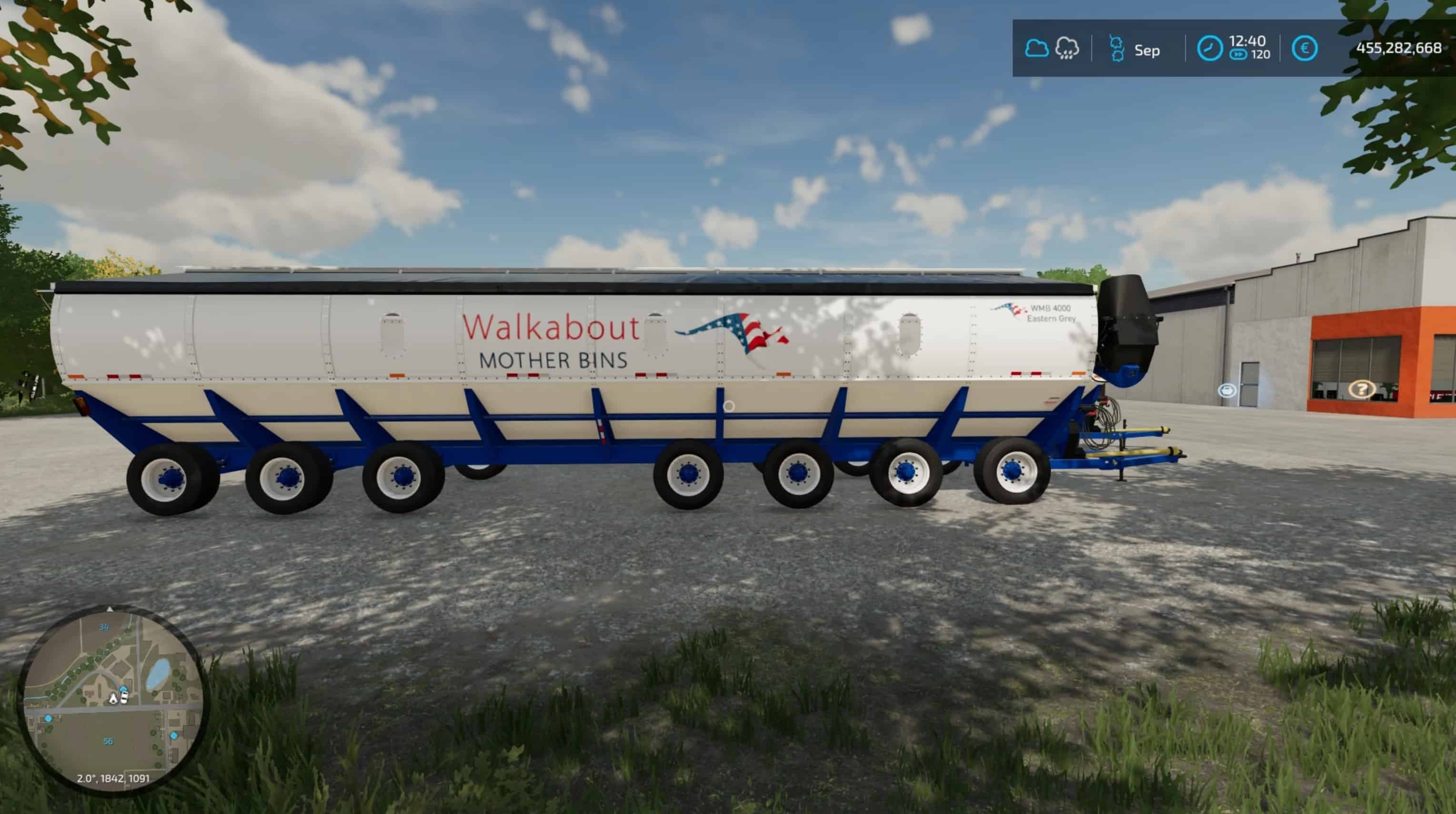The image size is (1456, 814).
Task: Click the current weather cloud icon
Action: click(x=1036, y=49)
